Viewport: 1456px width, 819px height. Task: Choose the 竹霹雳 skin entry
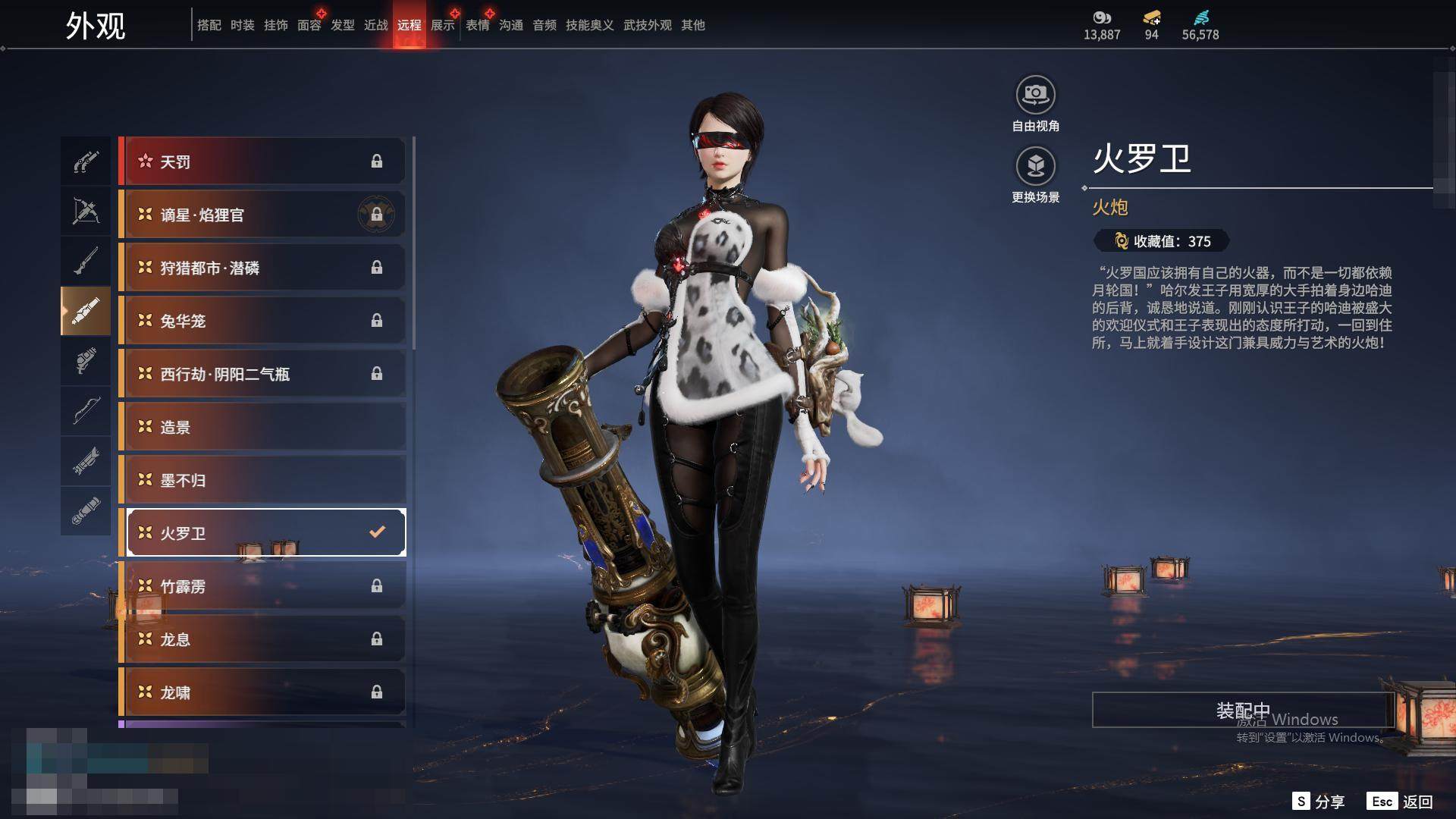[262, 586]
